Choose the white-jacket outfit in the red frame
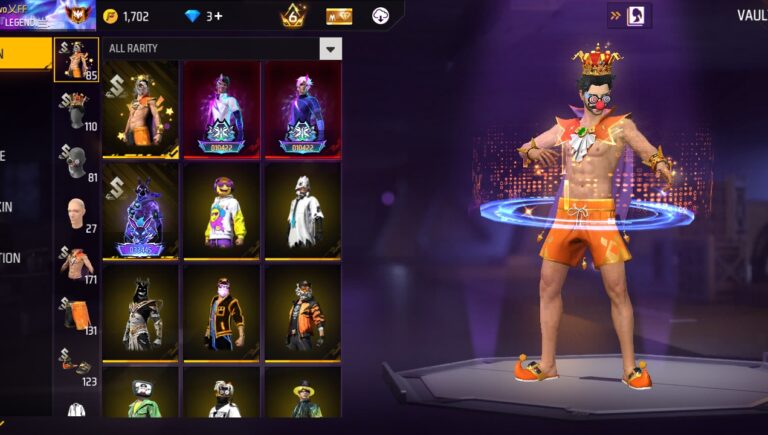768x435 pixels. click(221, 110)
